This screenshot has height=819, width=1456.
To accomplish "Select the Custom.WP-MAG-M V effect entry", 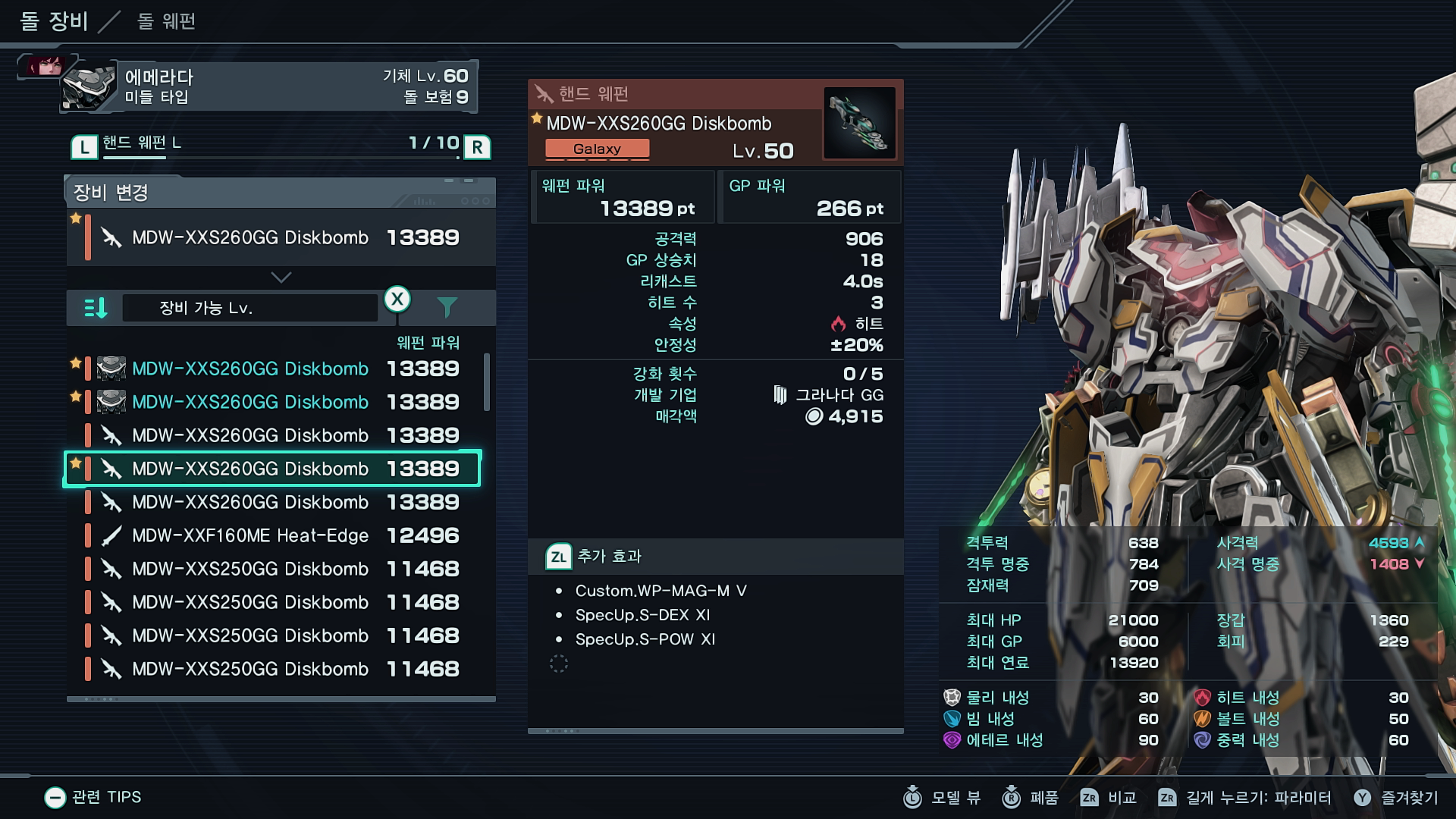I will point(661,591).
